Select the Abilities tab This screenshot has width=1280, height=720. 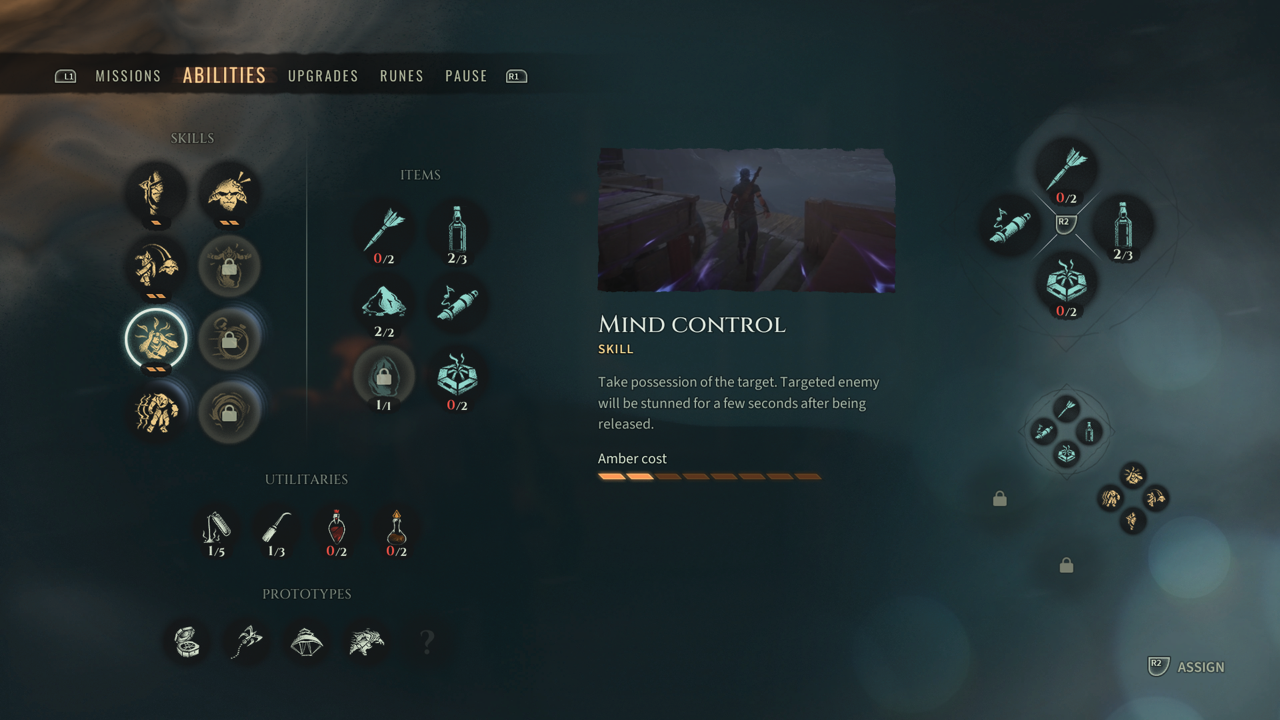click(x=224, y=76)
